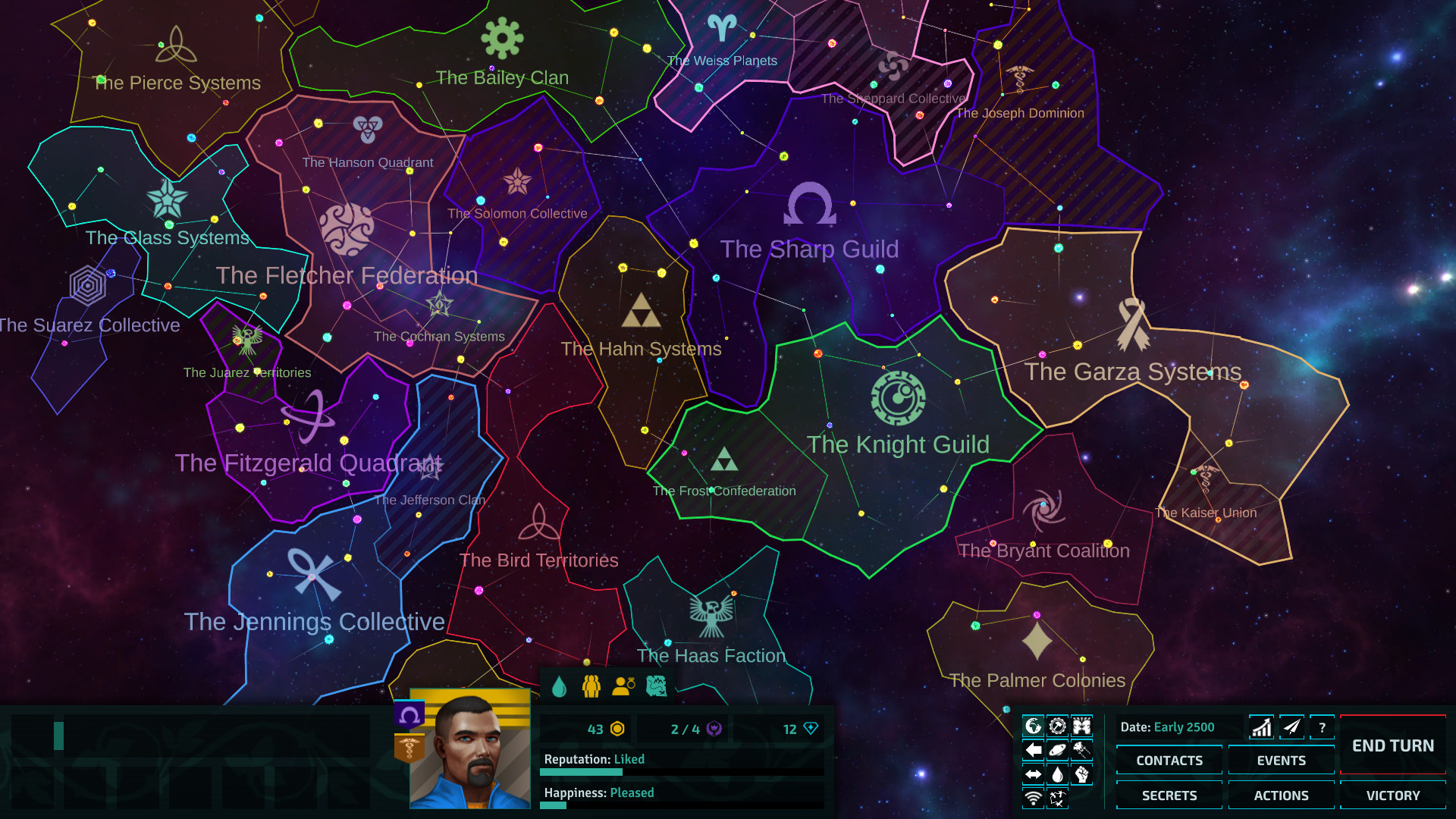Select the planet overlay icon

[x=1057, y=750]
